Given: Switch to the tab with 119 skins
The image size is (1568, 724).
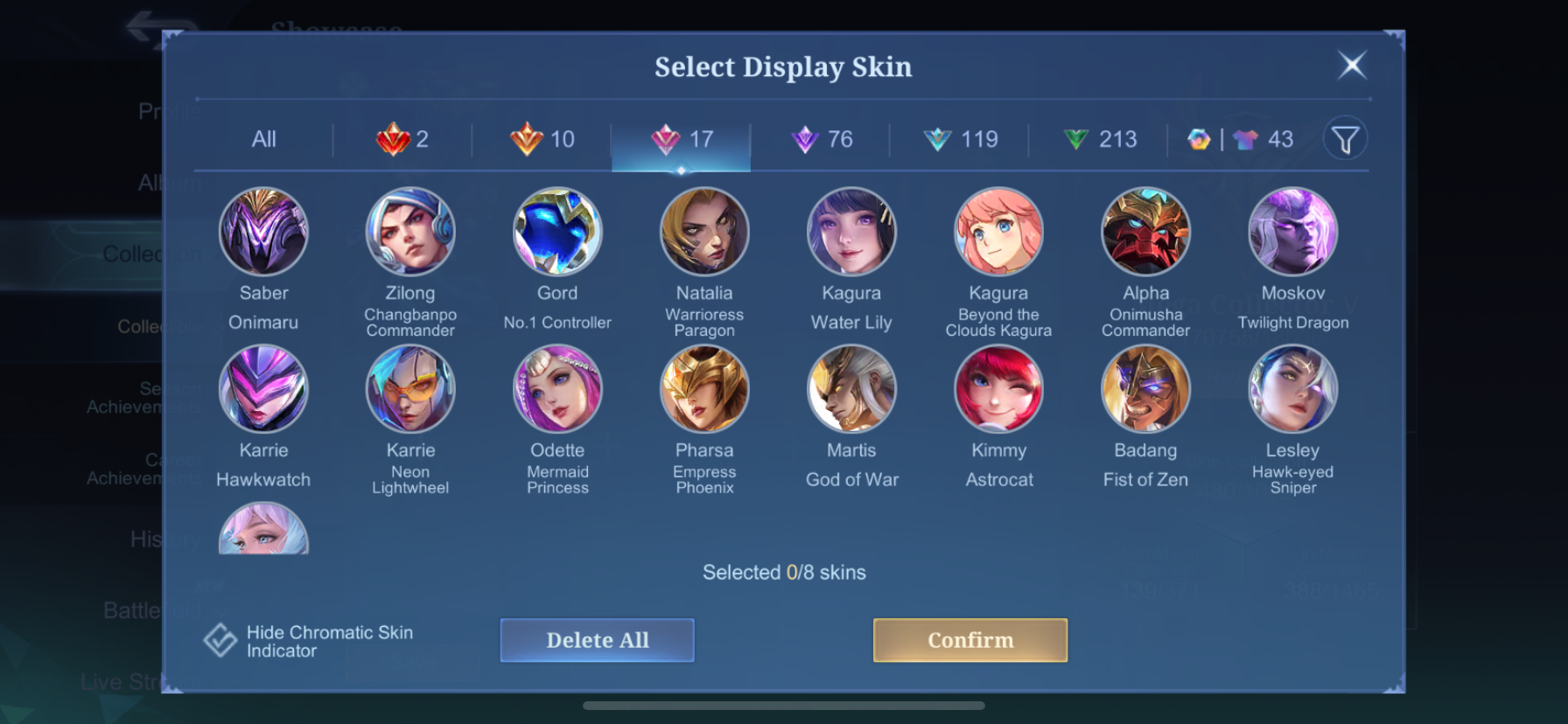Looking at the screenshot, I should 960,139.
